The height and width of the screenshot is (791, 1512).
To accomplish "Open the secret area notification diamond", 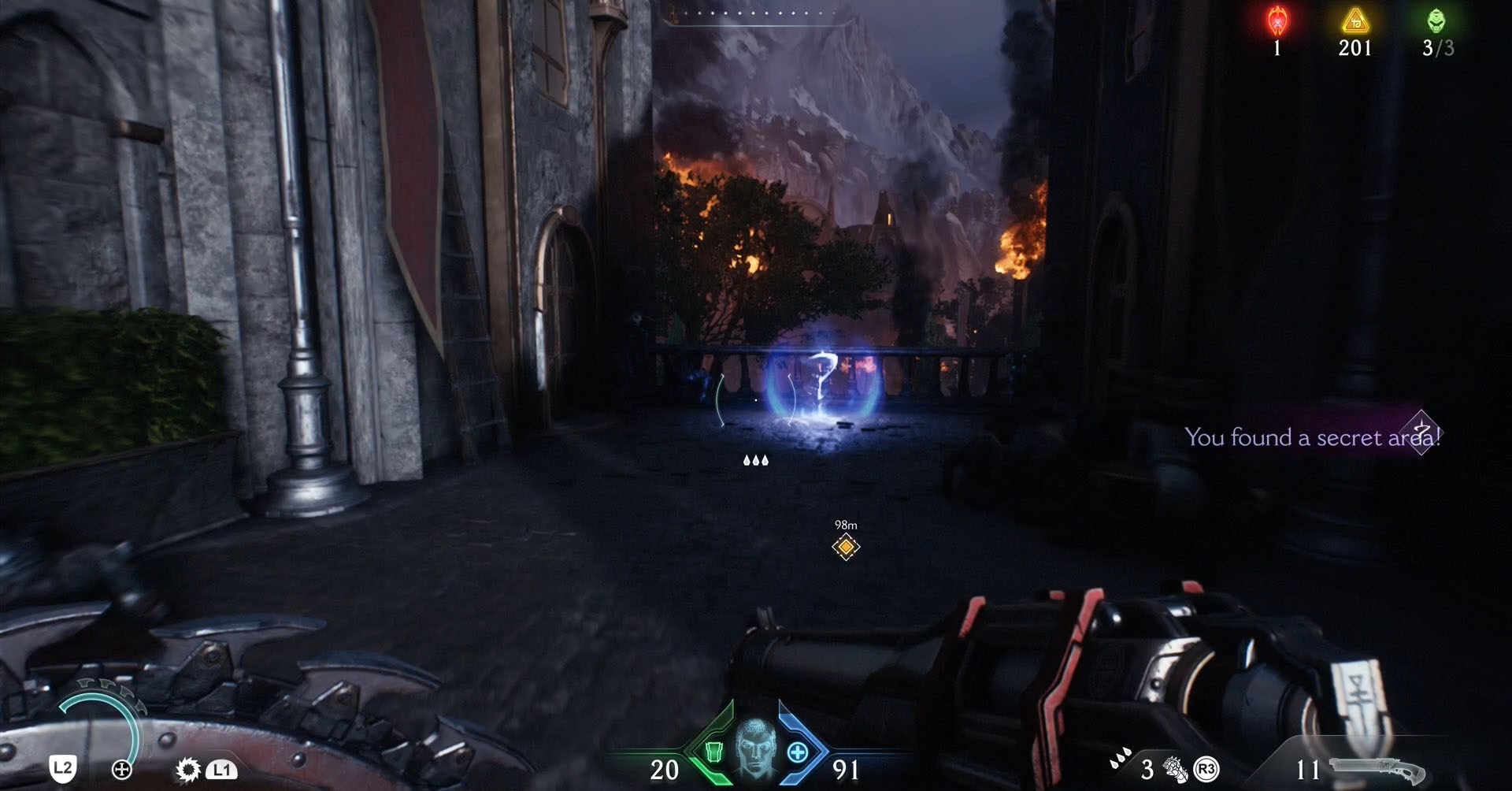I will pyautogui.click(x=1421, y=433).
